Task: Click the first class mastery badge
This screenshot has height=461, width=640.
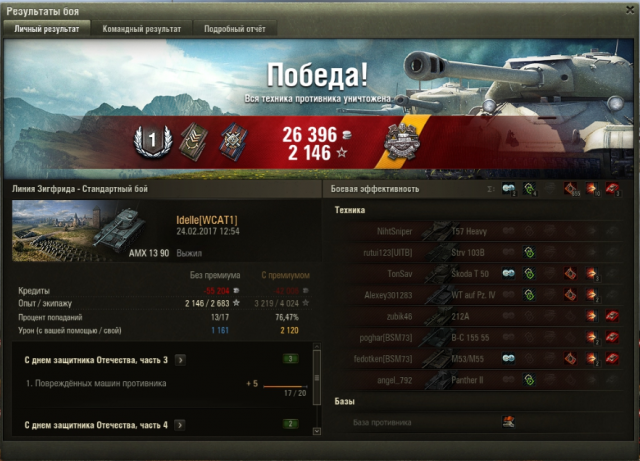Action: click(x=146, y=141)
